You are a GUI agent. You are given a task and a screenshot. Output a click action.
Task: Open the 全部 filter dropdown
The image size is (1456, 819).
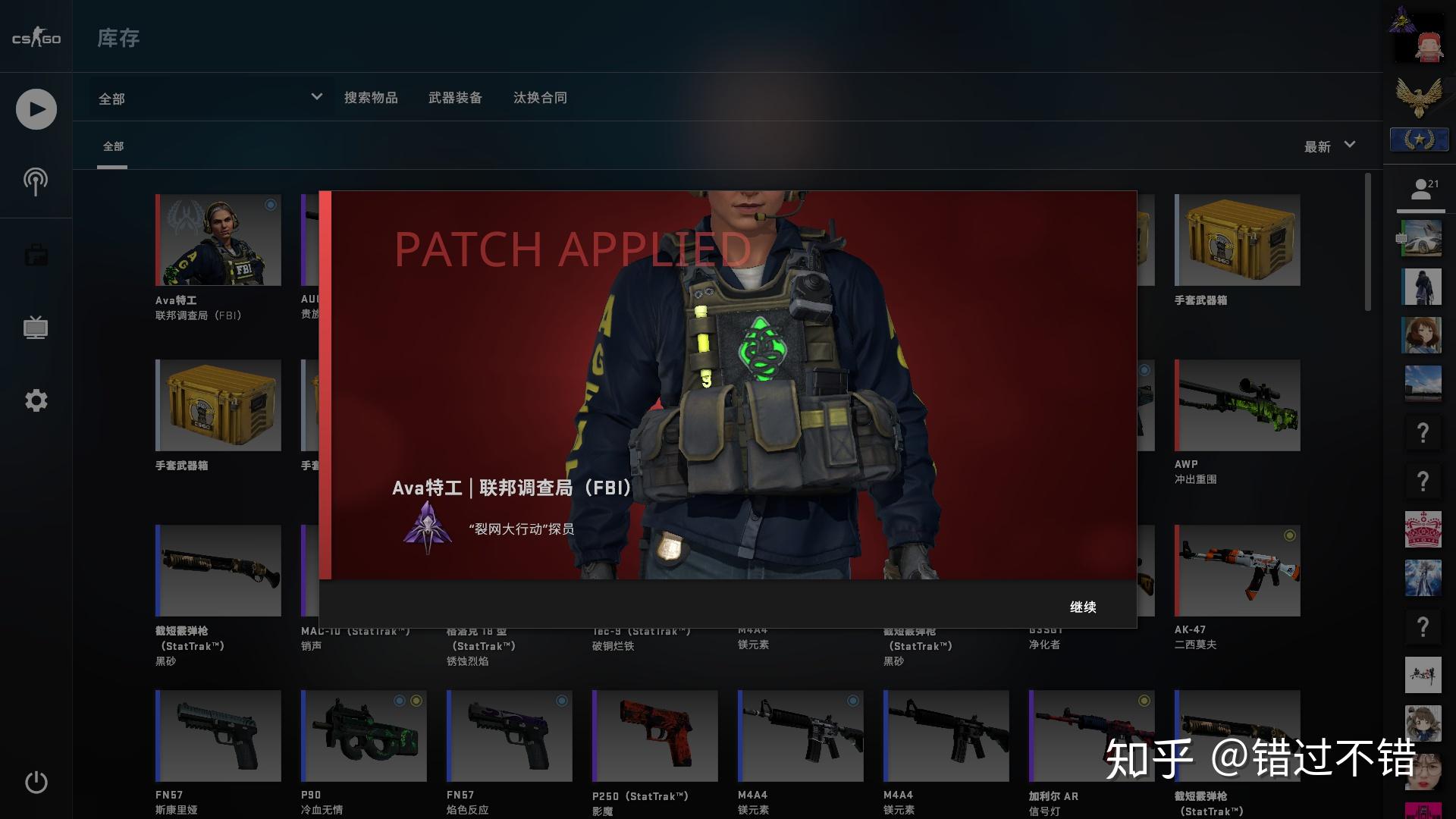(x=209, y=98)
